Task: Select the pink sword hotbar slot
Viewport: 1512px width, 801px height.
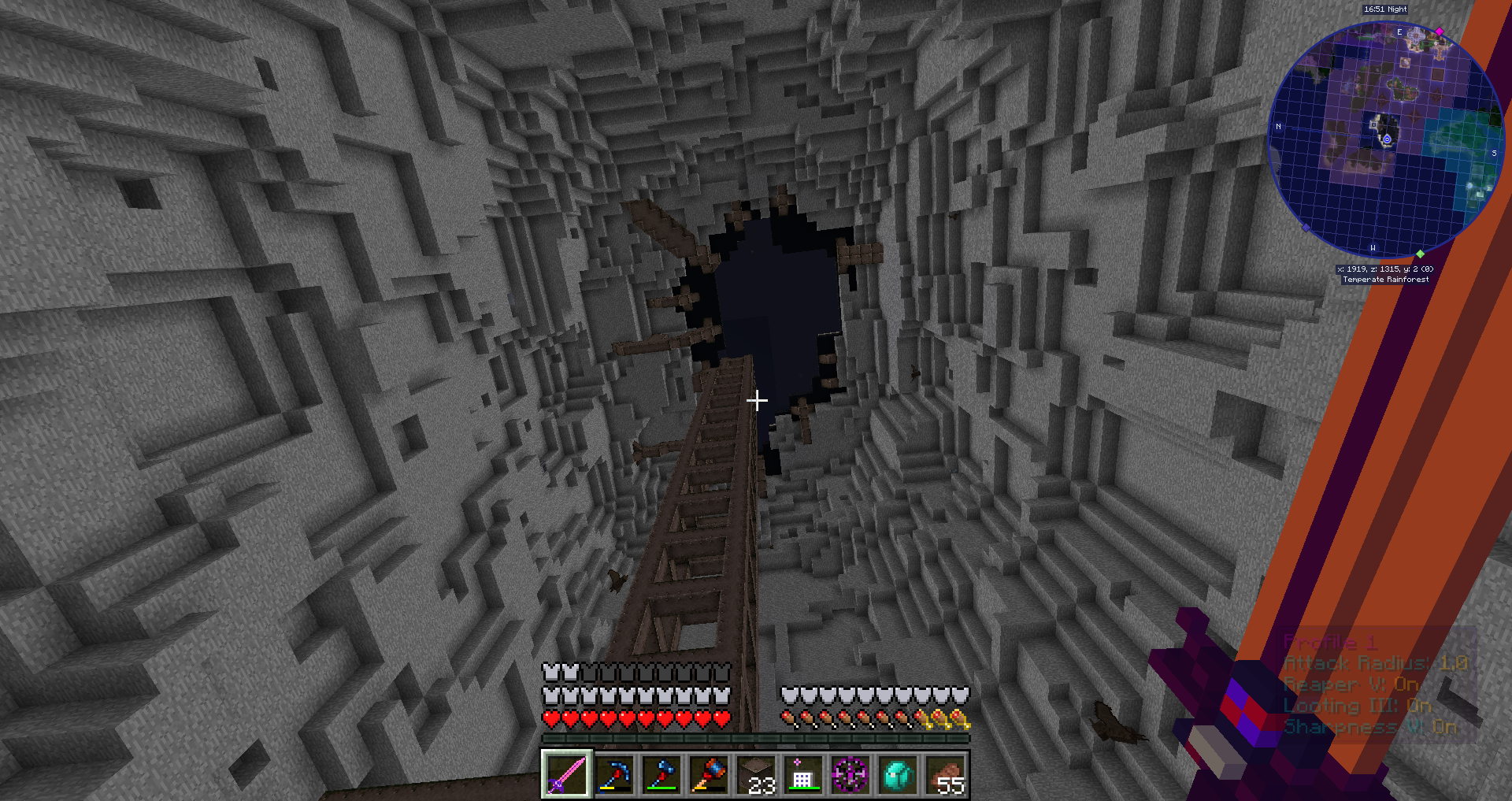Action: (x=566, y=774)
